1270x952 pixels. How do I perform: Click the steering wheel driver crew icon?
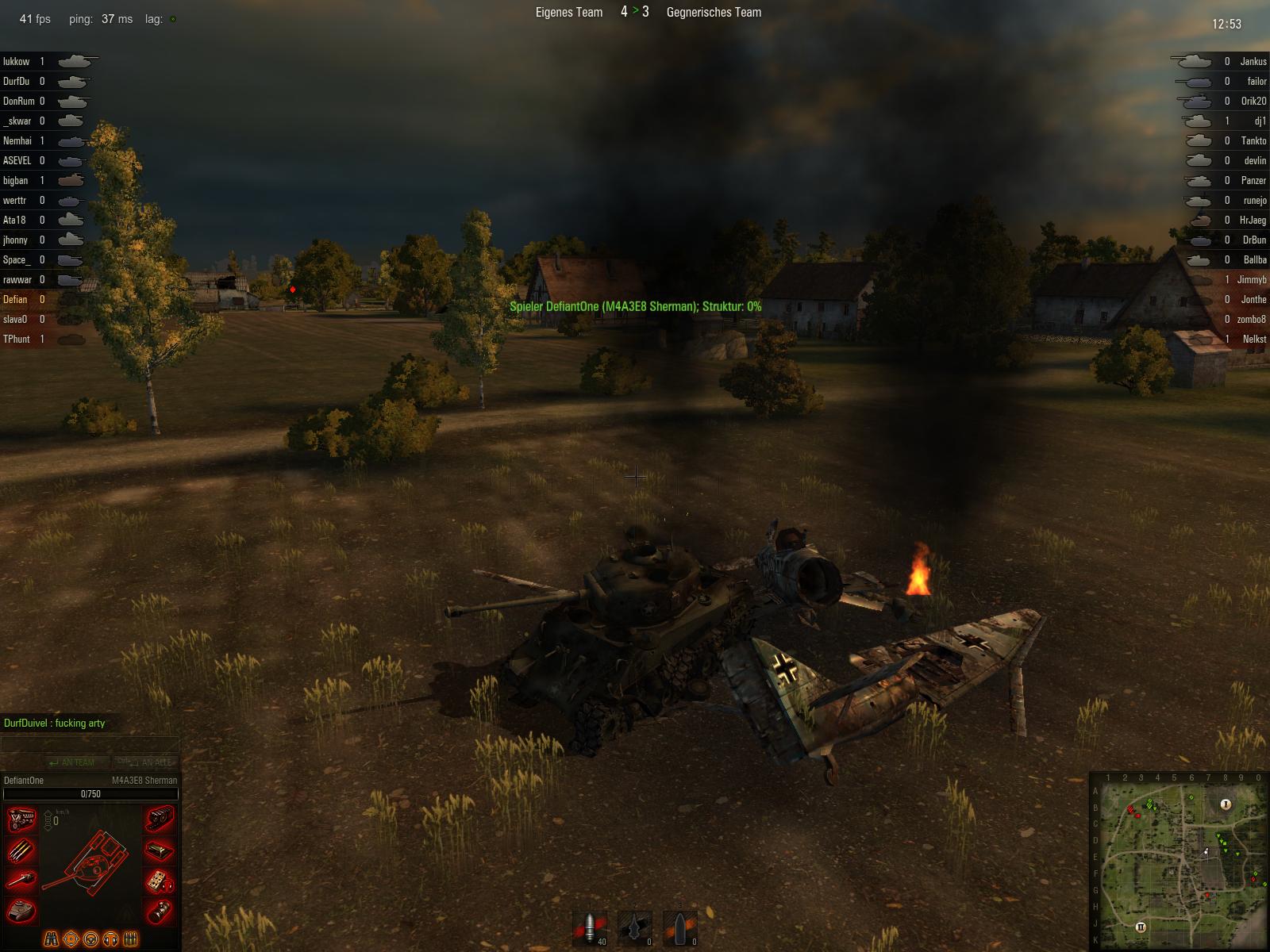[x=90, y=939]
